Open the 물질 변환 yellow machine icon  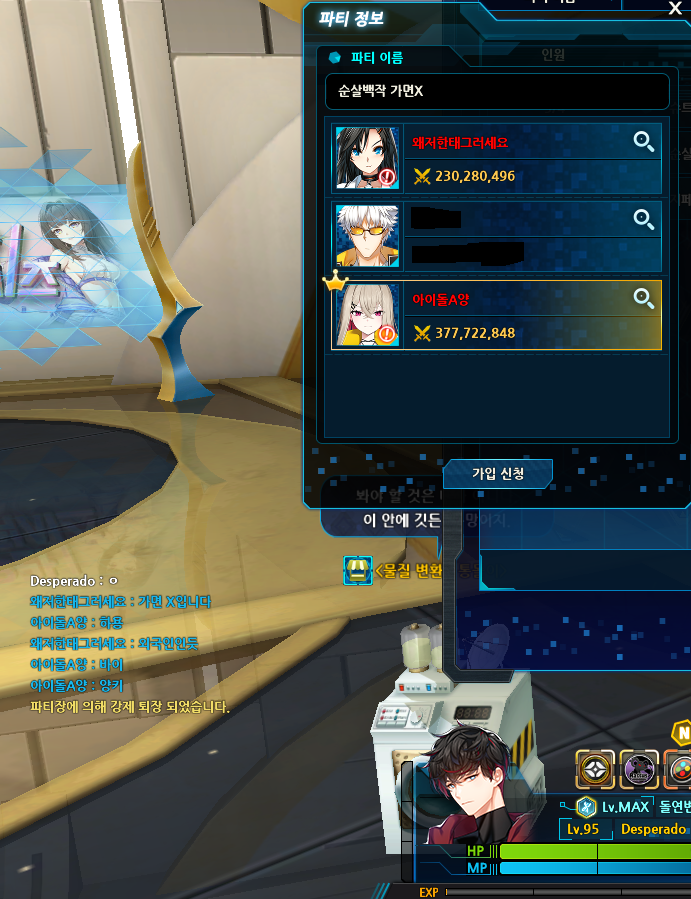pos(357,571)
